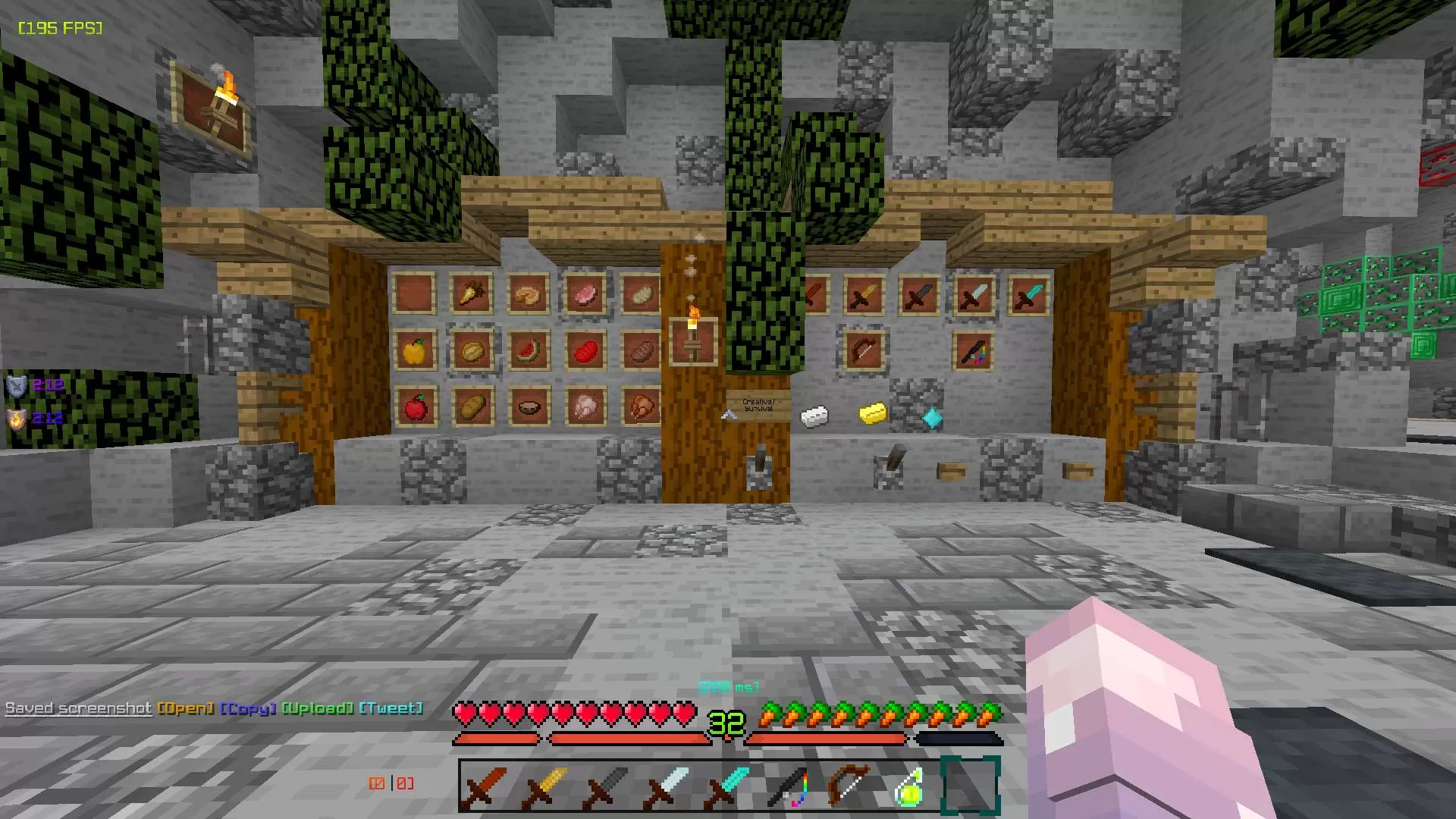This screenshot has height=819, width=1456.
Task: Upload the screenshot using the Upload link
Action: tap(318, 708)
